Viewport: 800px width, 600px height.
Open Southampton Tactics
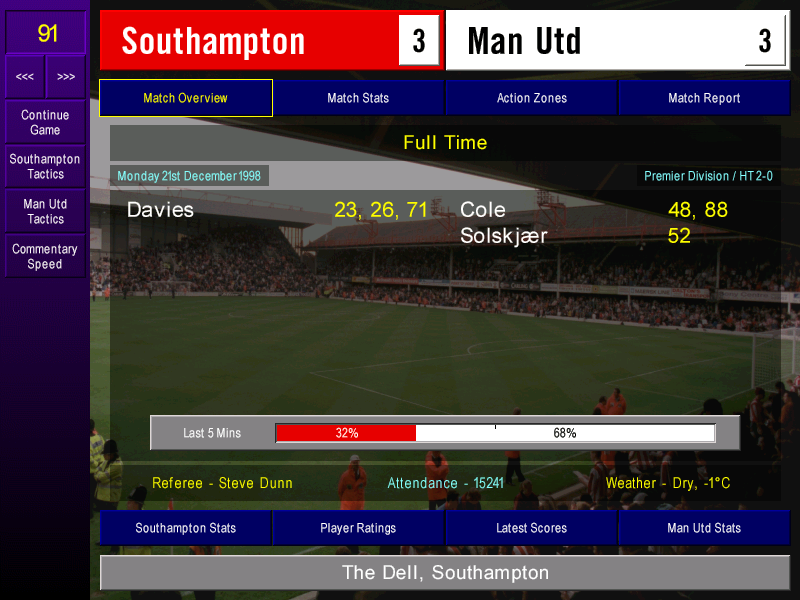[x=45, y=167]
